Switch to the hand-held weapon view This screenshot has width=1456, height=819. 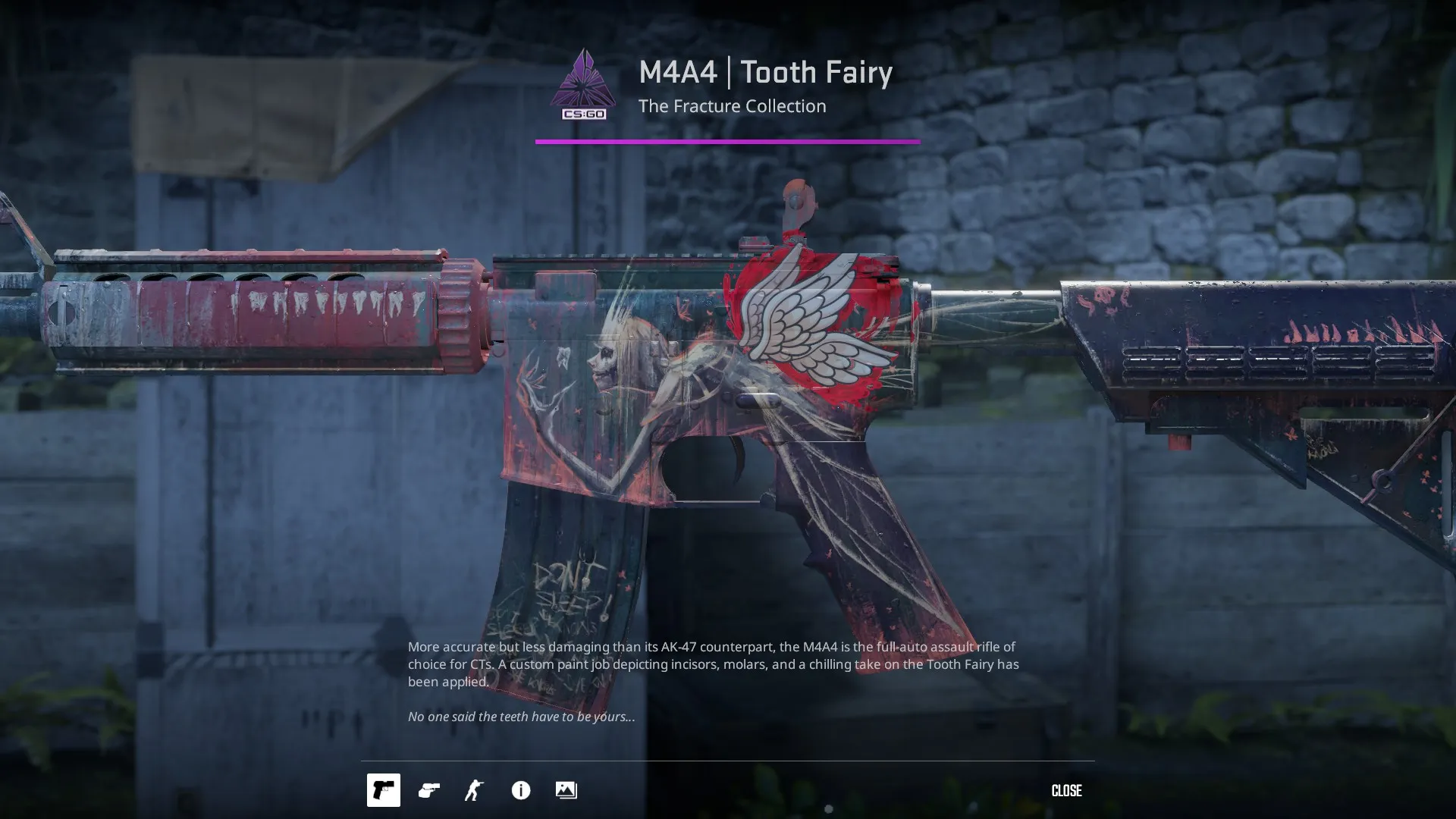coord(429,790)
